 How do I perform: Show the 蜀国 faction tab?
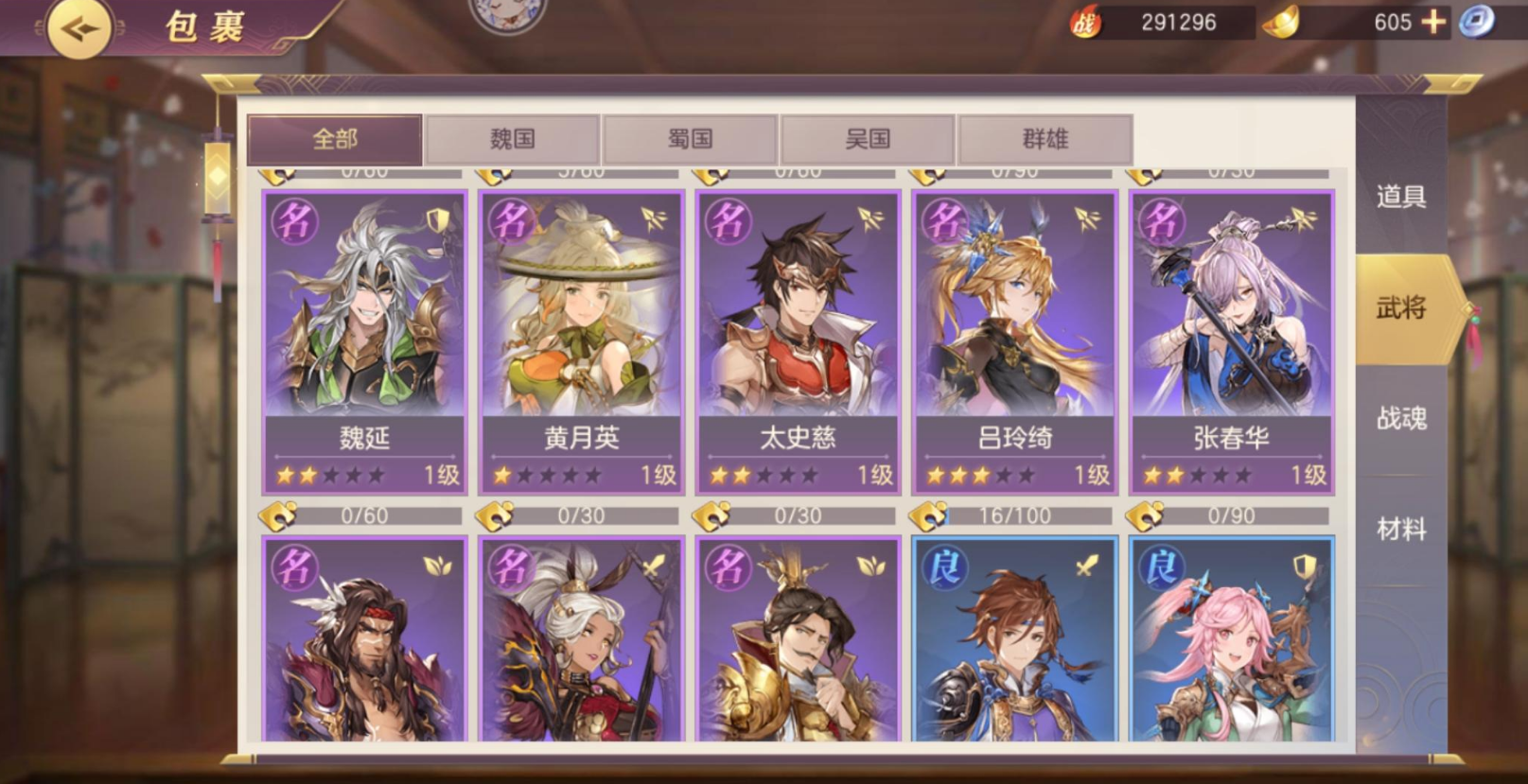click(x=690, y=140)
